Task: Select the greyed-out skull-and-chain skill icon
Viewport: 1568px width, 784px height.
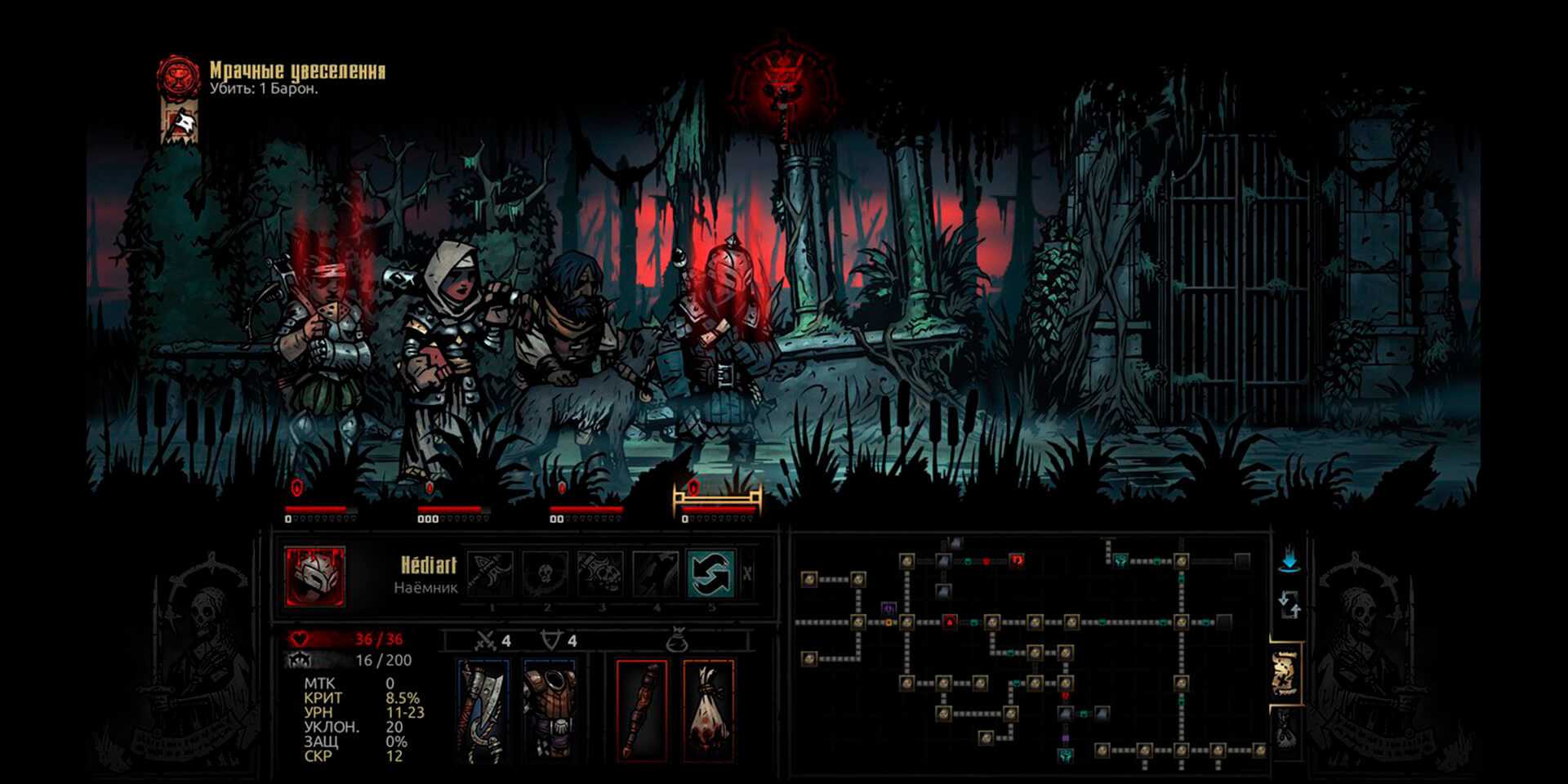Action: [x=600, y=573]
